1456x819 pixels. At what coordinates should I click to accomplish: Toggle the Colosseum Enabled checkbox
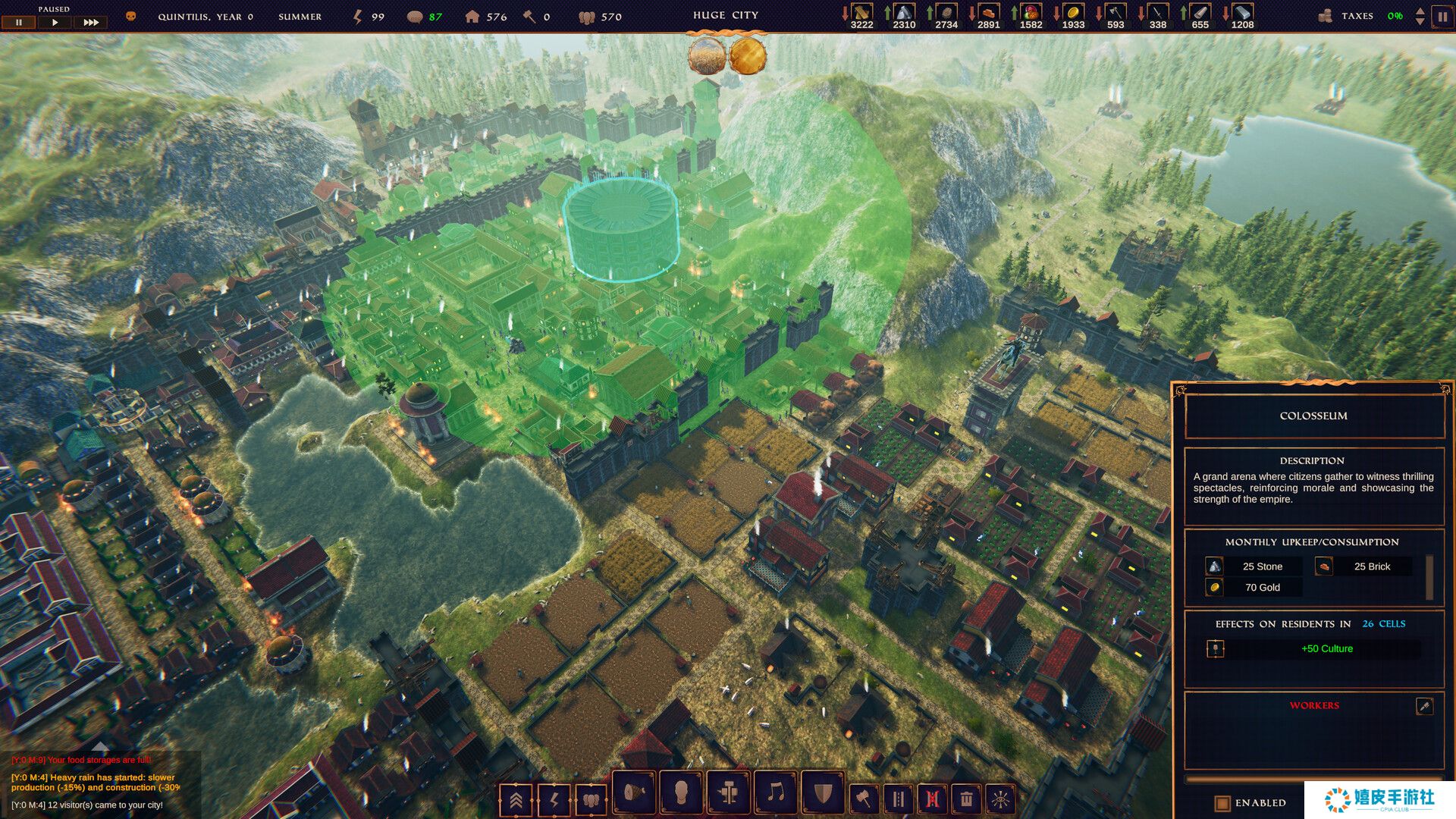(x=1222, y=802)
